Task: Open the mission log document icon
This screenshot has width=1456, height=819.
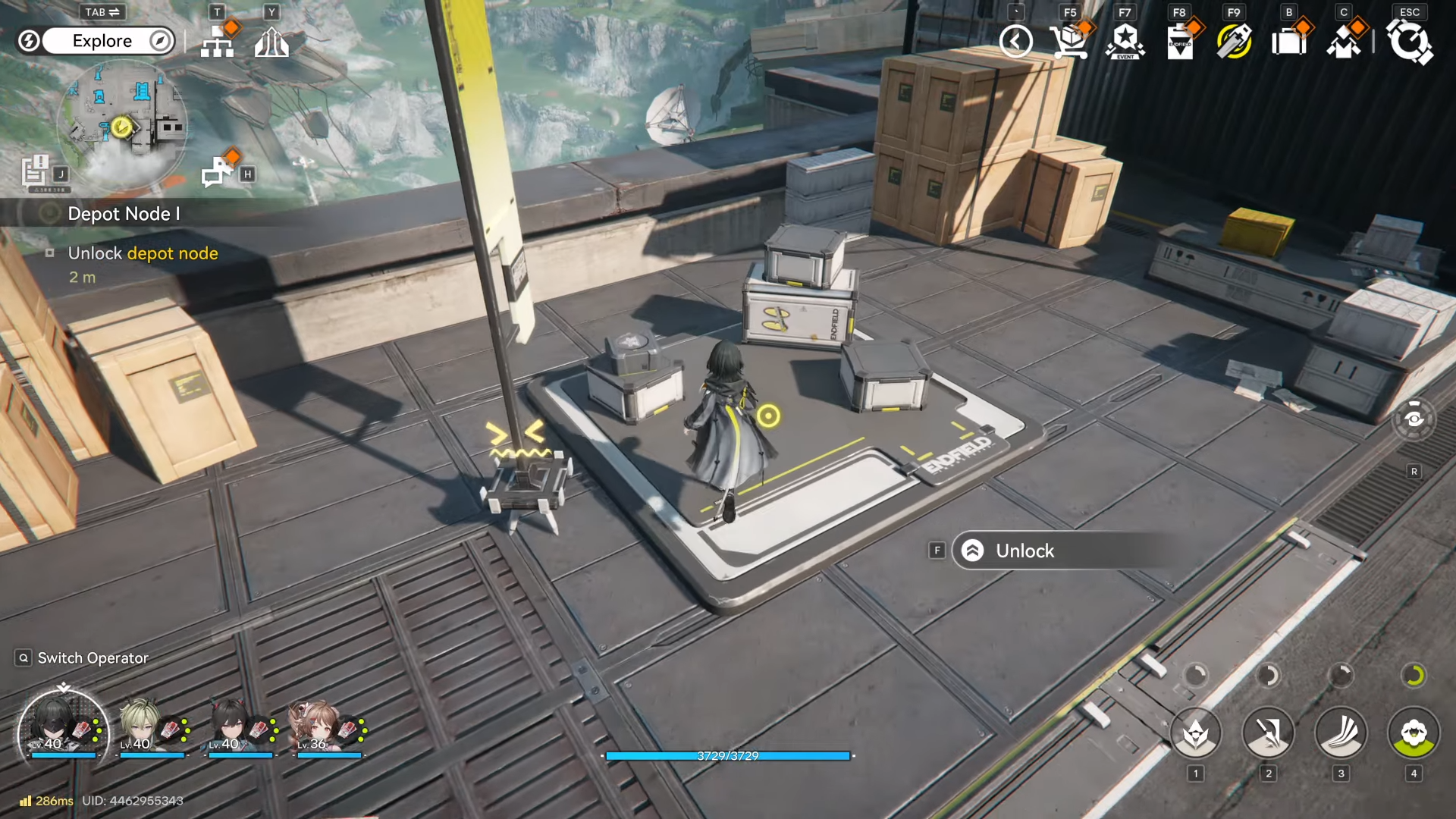Action: pos(35,171)
